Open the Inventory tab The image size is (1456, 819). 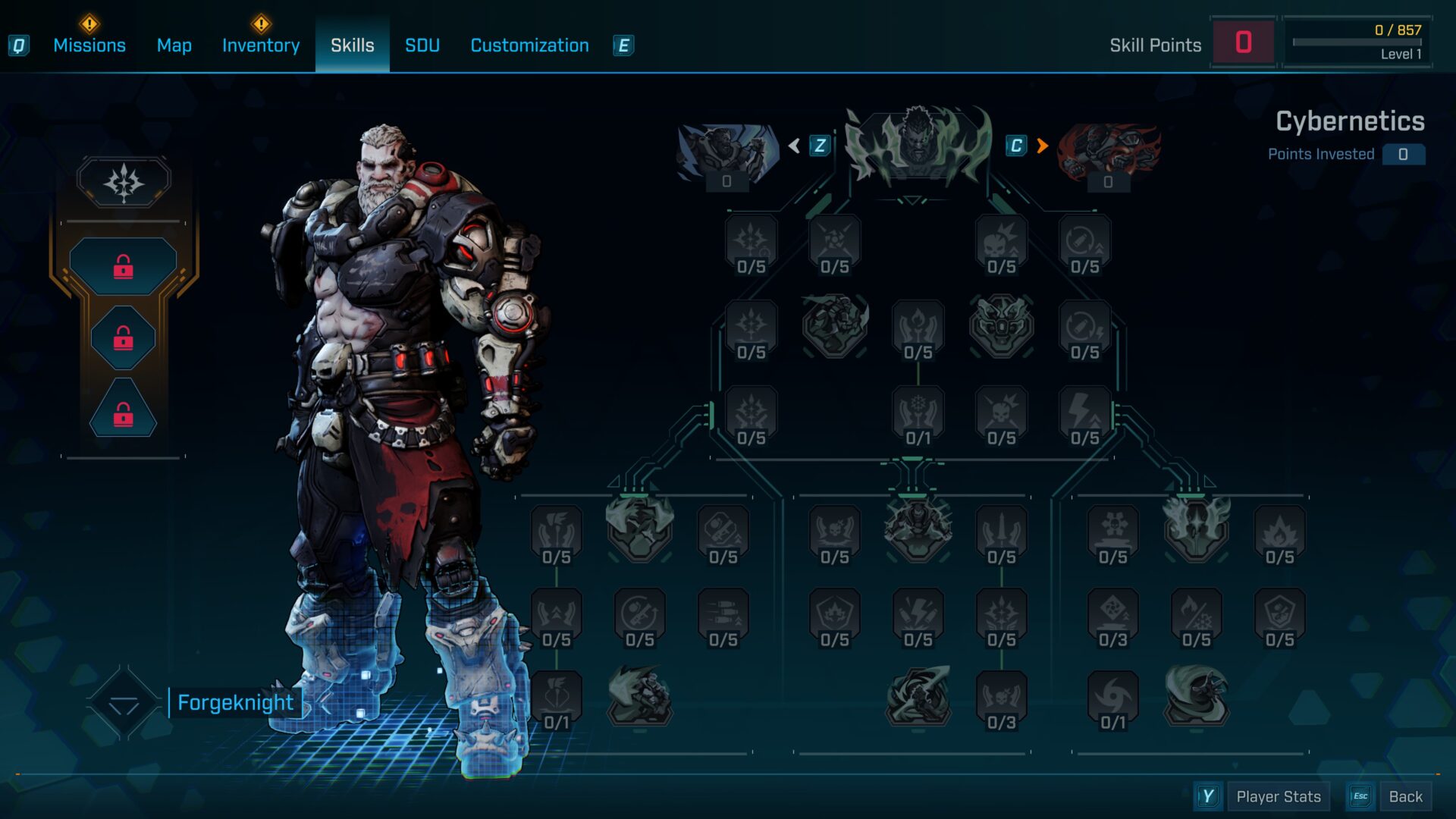pos(261,45)
